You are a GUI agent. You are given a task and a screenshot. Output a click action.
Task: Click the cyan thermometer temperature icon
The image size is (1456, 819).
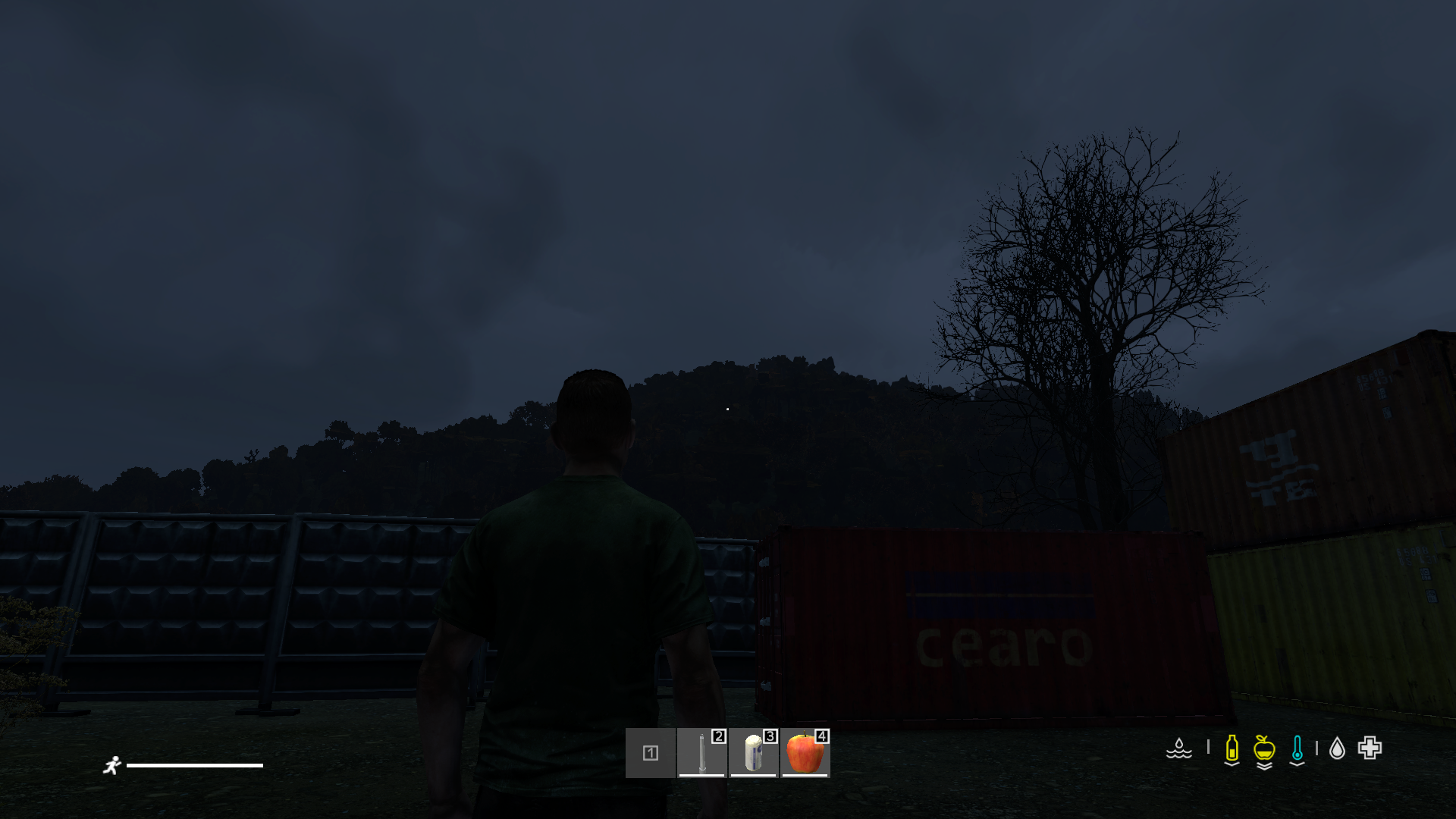click(1297, 747)
